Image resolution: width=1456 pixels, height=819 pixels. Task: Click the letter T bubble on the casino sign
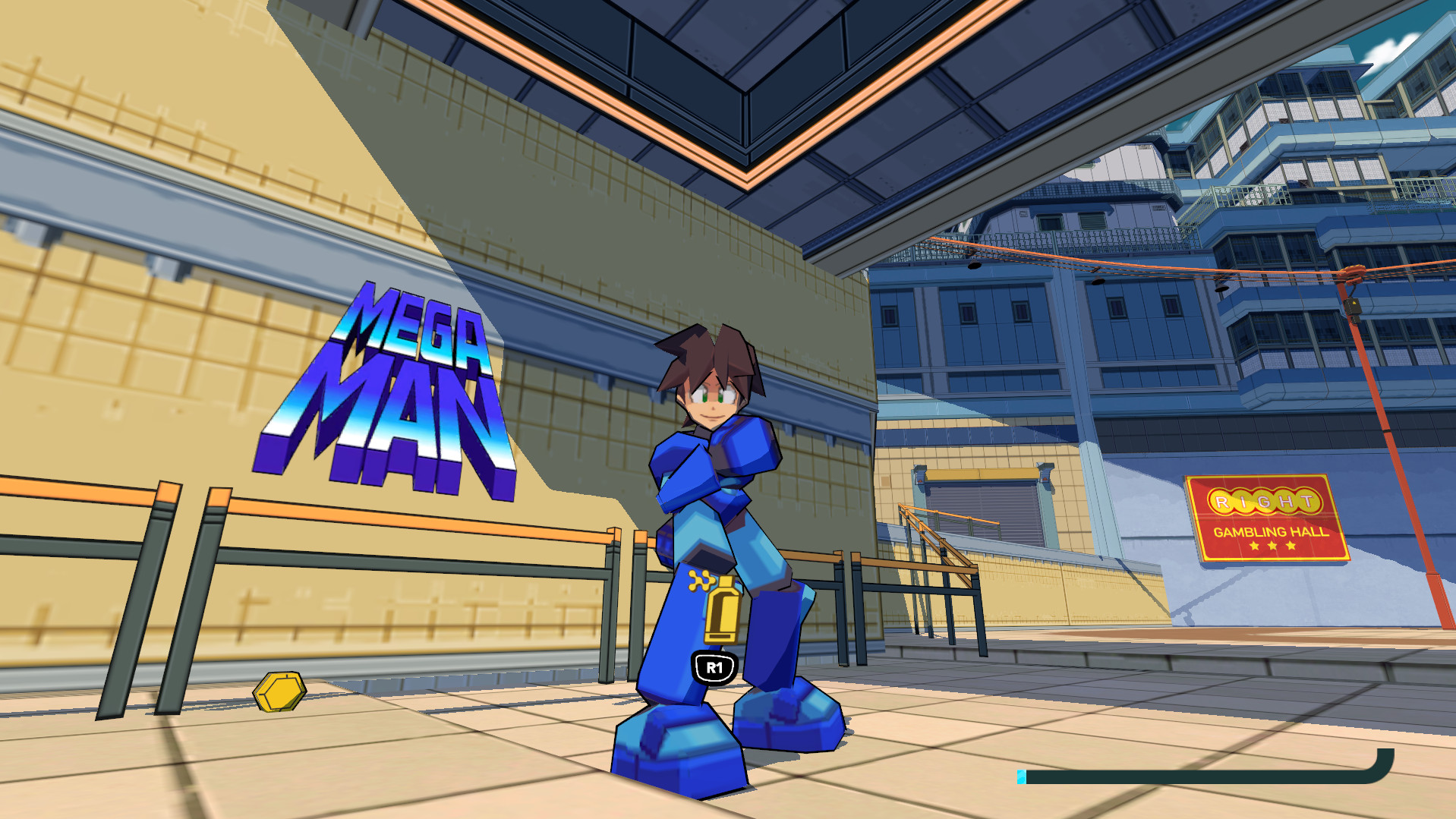click(1307, 499)
